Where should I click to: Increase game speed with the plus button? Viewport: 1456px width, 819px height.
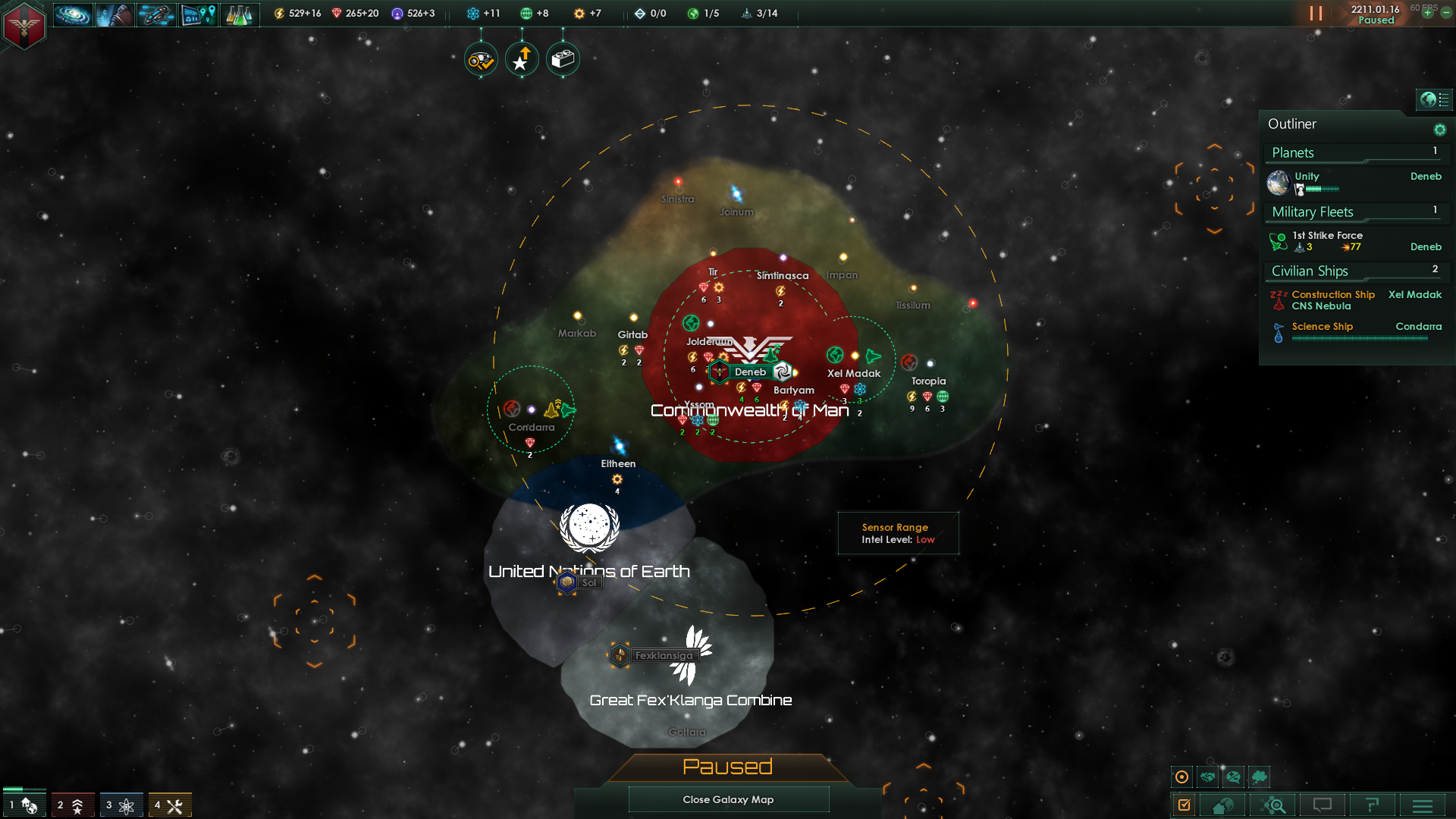[x=1427, y=14]
